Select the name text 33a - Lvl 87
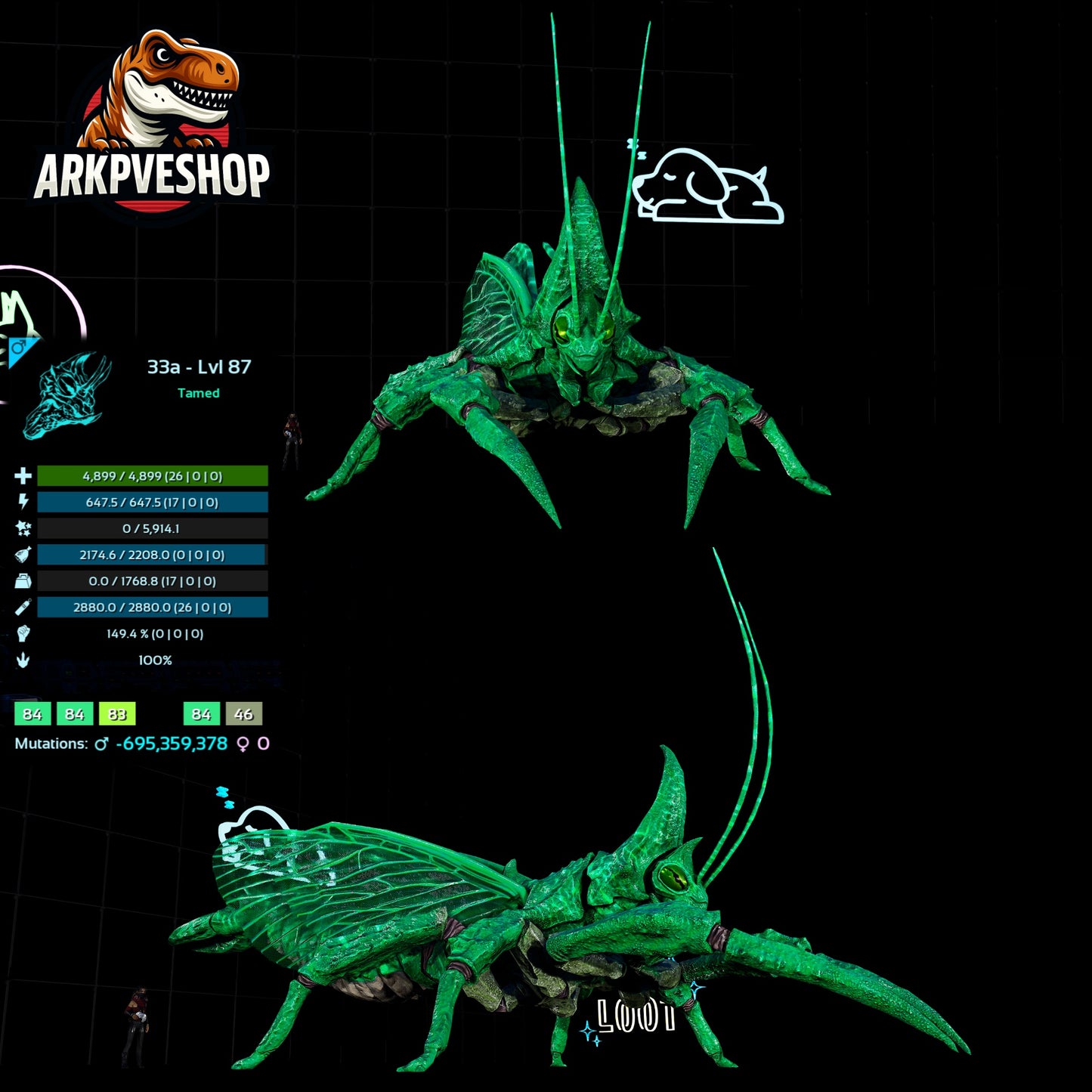Viewport: 1092px width, 1092px height. coord(200,366)
